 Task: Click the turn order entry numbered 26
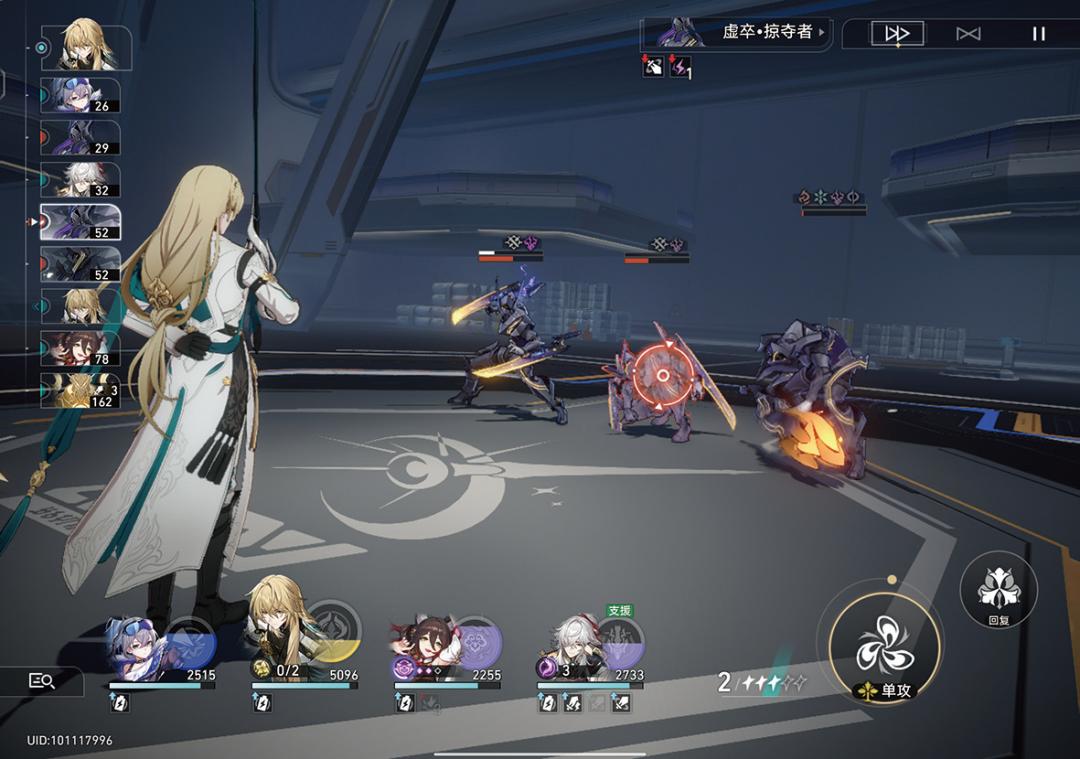(81, 95)
